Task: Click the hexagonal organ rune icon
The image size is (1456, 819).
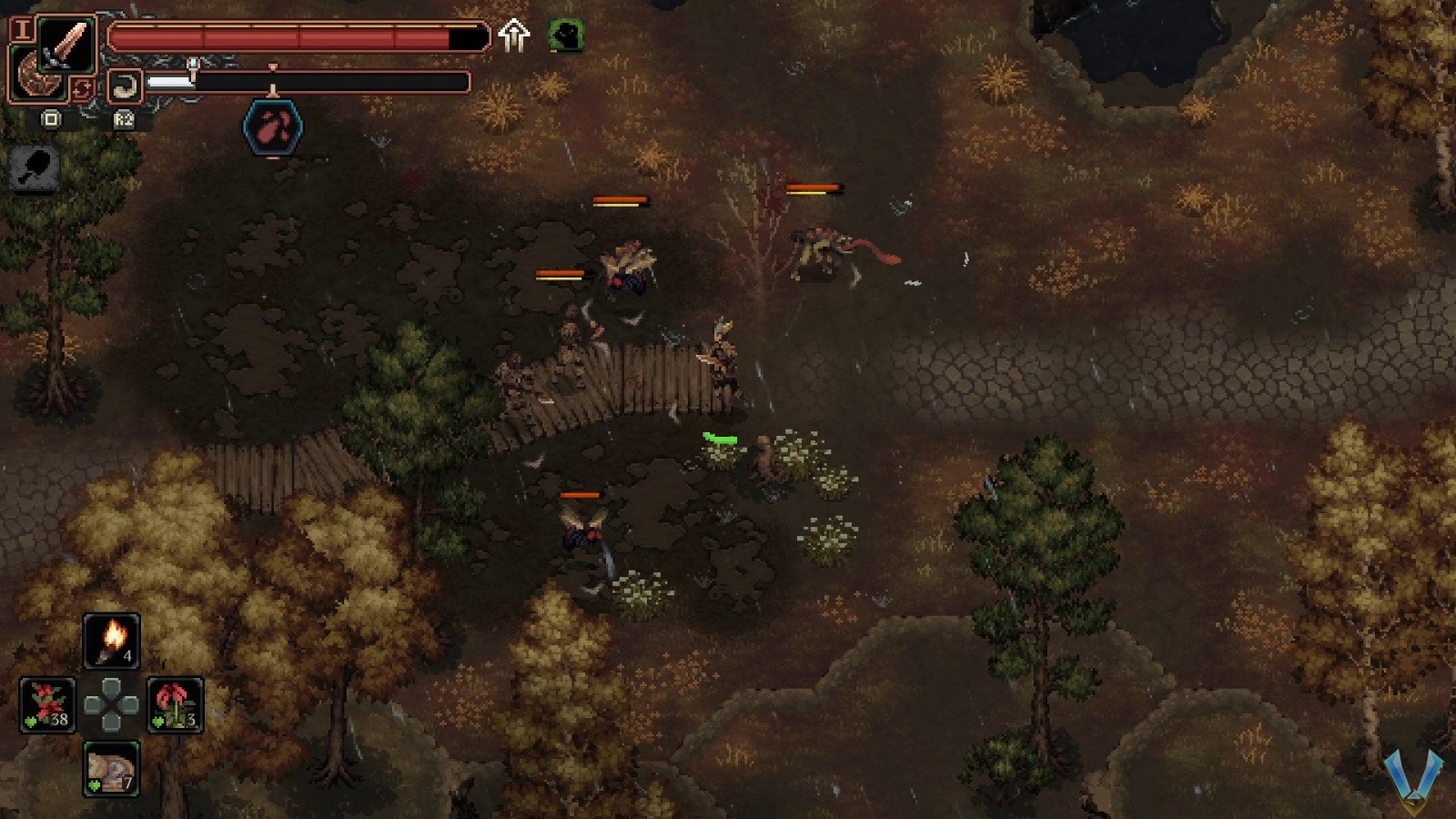Action: click(x=272, y=126)
